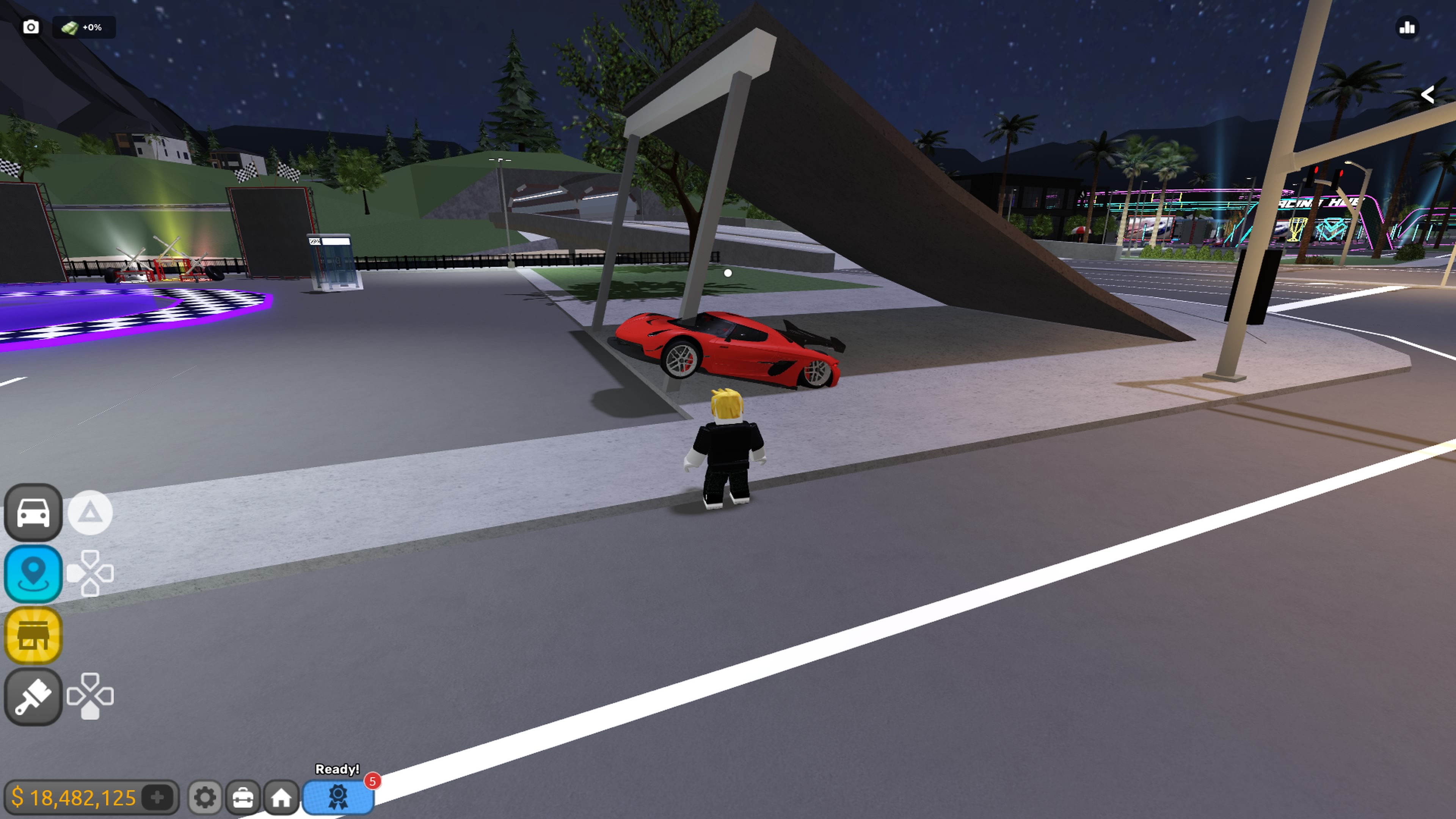Open the briefcase inventory

(243, 797)
